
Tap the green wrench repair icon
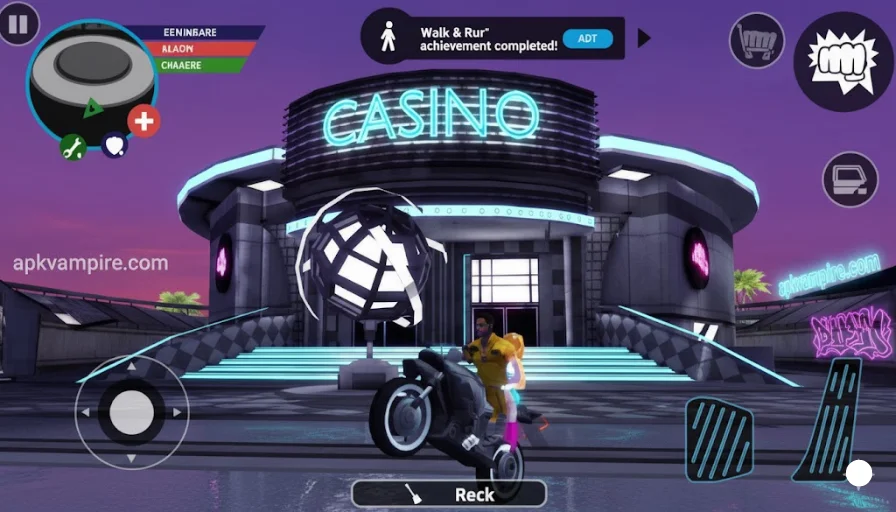point(72,148)
